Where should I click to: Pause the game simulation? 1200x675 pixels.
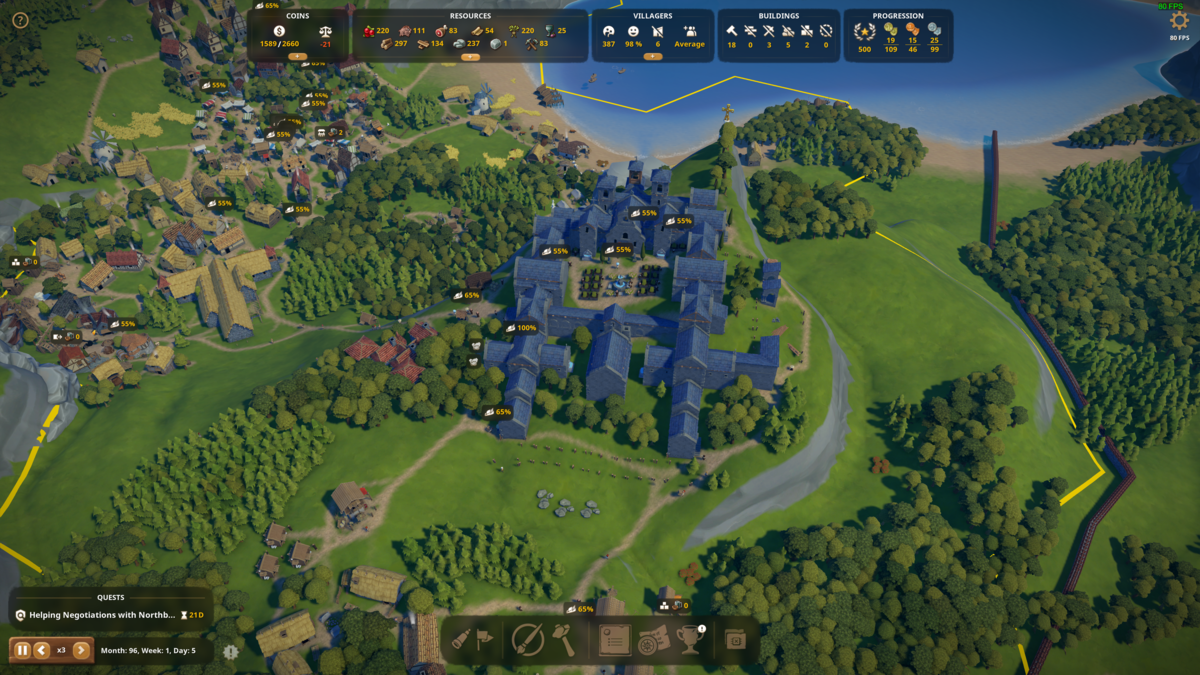(x=22, y=650)
